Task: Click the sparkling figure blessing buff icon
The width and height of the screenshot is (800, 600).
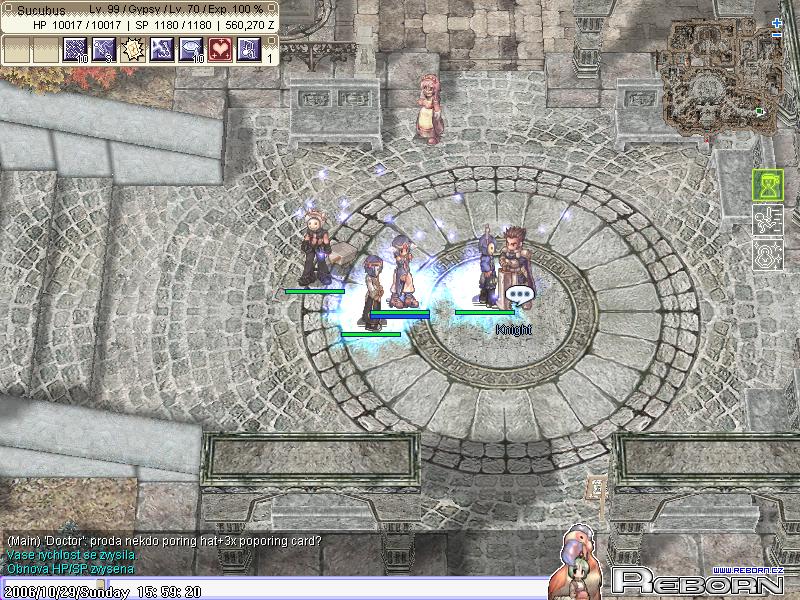Action: (767, 254)
